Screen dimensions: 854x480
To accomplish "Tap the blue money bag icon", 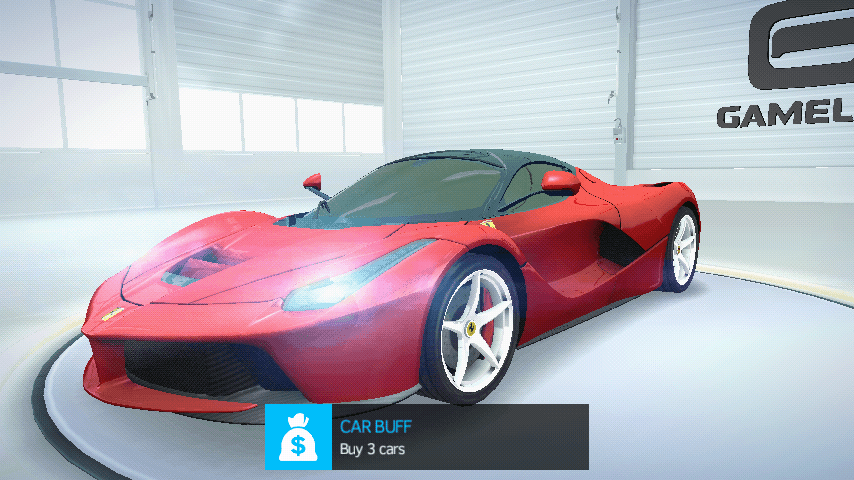I will click(x=298, y=437).
